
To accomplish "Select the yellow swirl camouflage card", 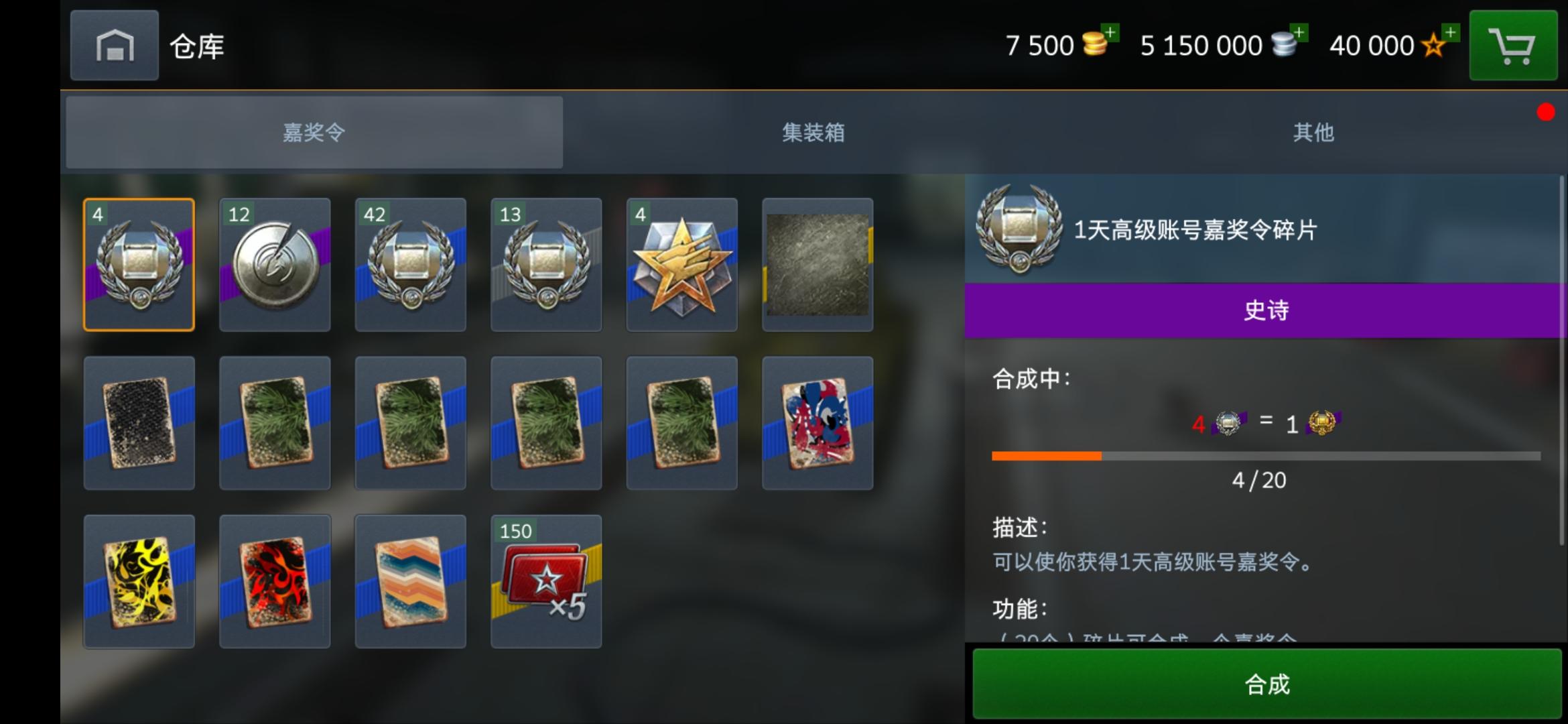I will (x=139, y=581).
